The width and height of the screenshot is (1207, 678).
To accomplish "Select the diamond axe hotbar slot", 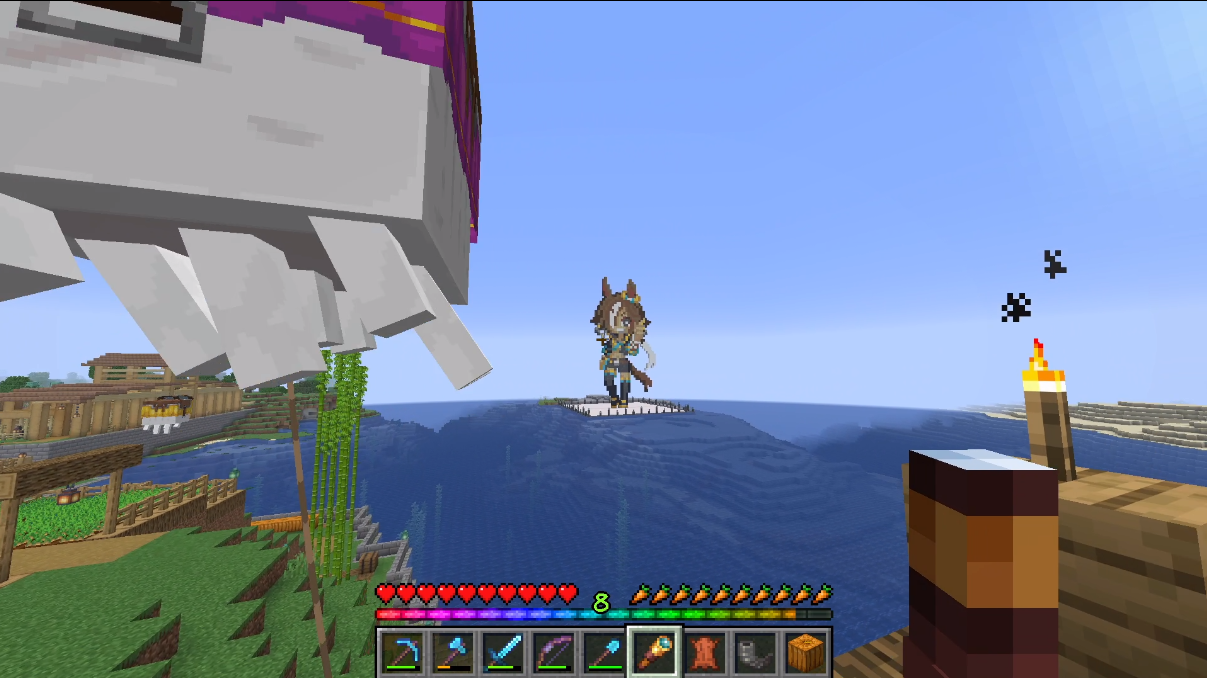I will (453, 653).
